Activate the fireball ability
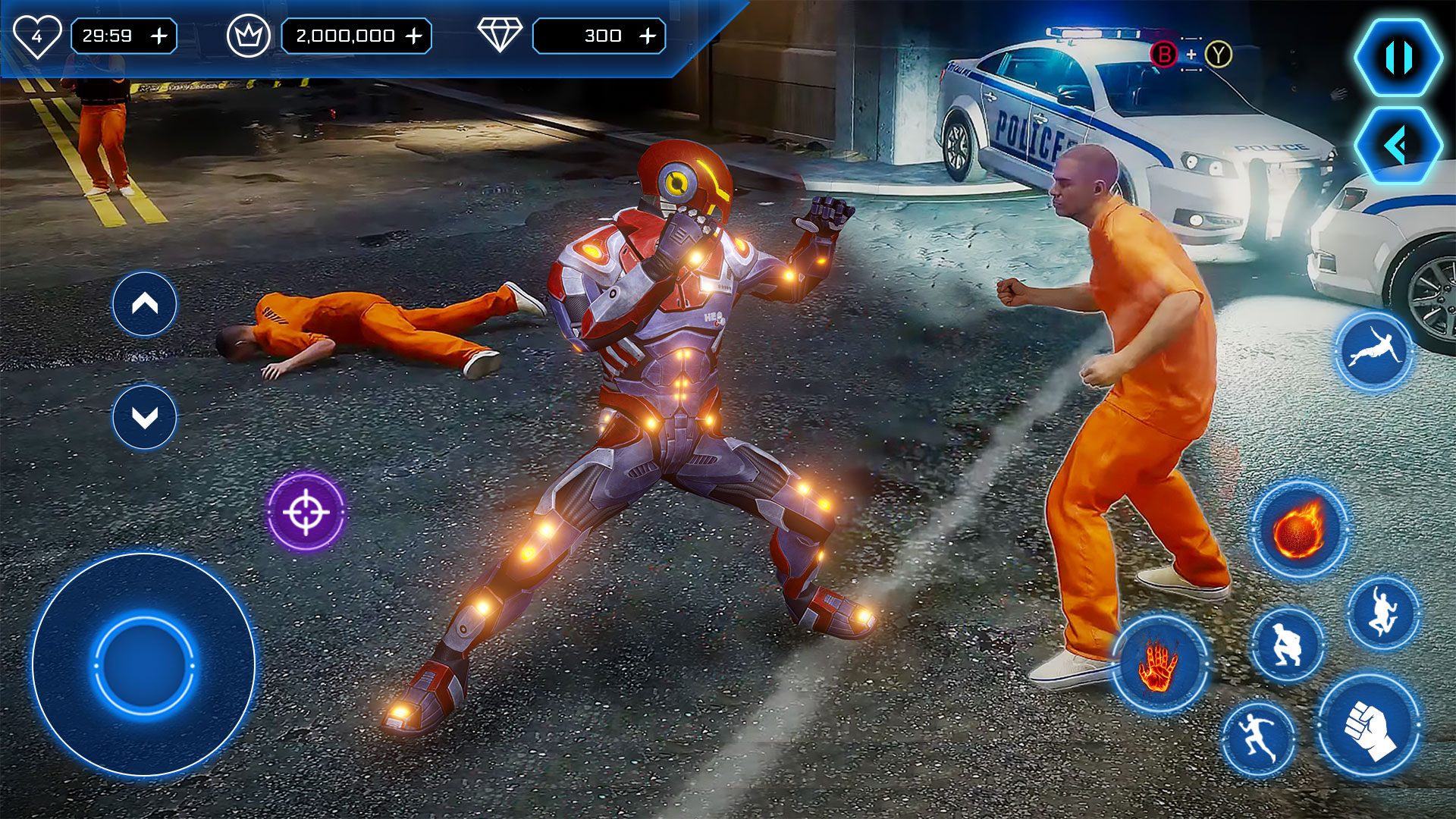1456x819 pixels. click(1299, 529)
